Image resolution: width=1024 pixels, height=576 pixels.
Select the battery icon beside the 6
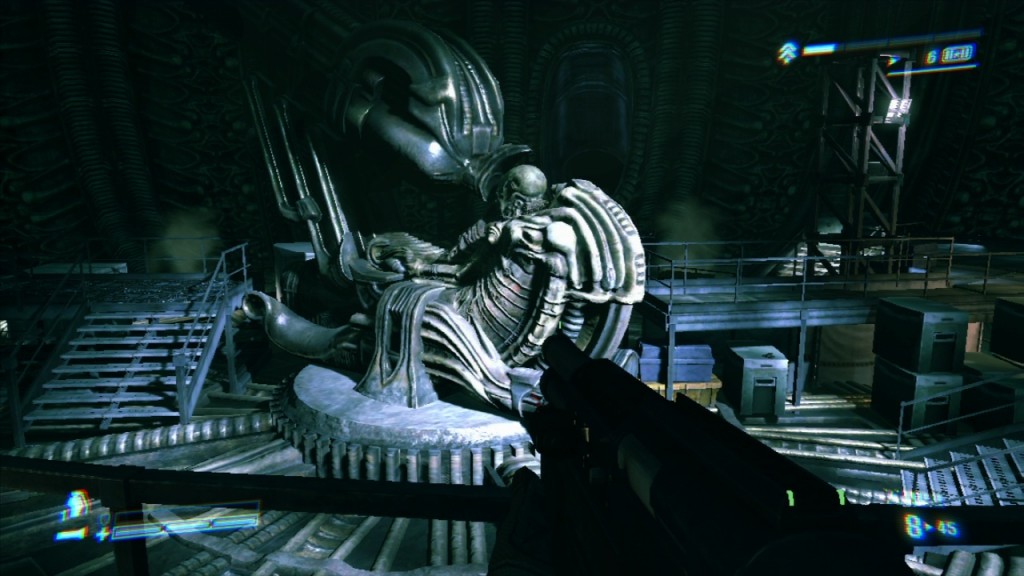(x=959, y=55)
